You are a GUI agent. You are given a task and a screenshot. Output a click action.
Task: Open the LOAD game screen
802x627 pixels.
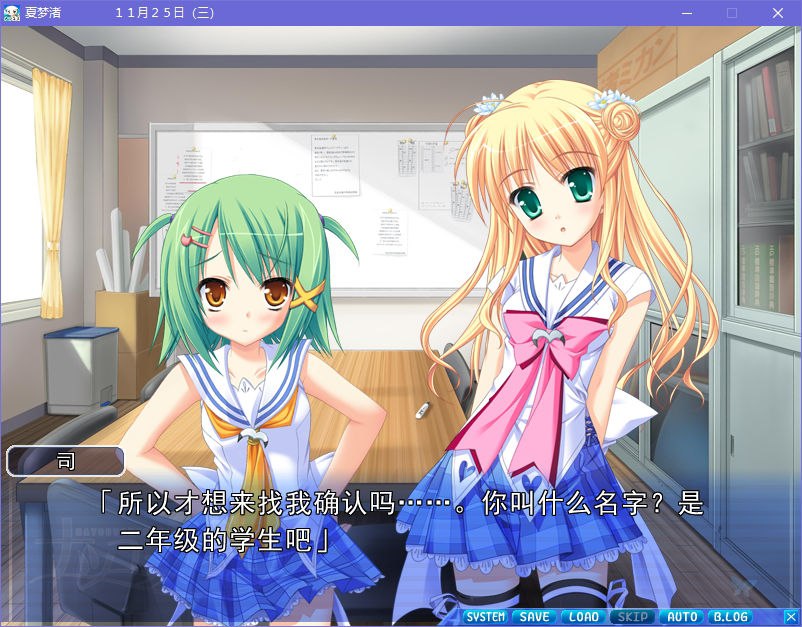click(x=584, y=617)
